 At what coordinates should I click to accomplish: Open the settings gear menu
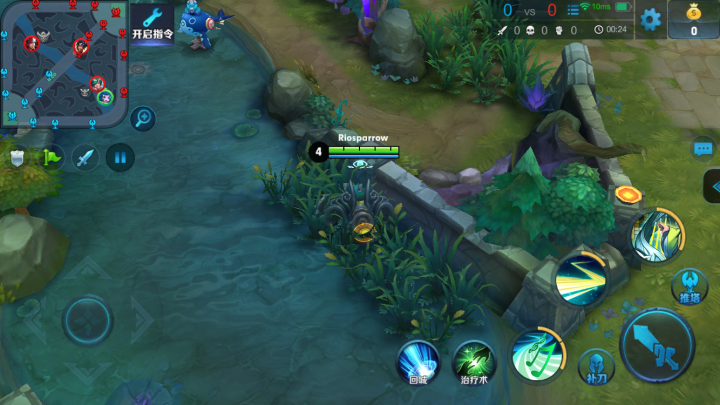pyautogui.click(x=651, y=19)
